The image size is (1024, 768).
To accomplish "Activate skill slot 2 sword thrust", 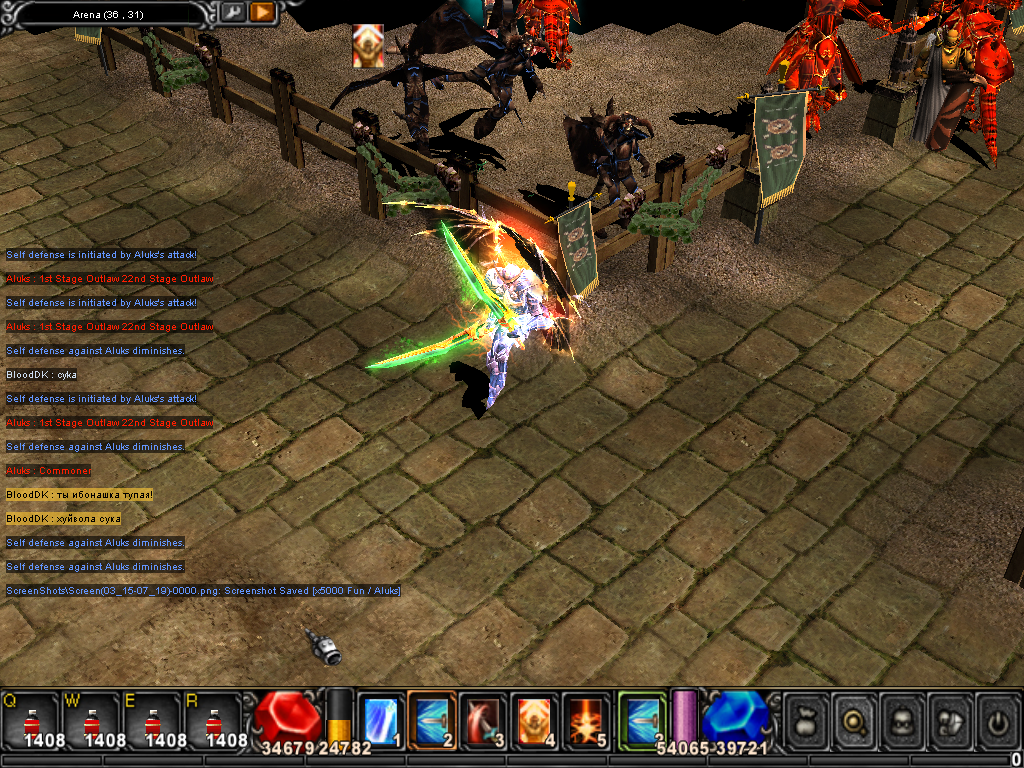I will click(x=432, y=718).
